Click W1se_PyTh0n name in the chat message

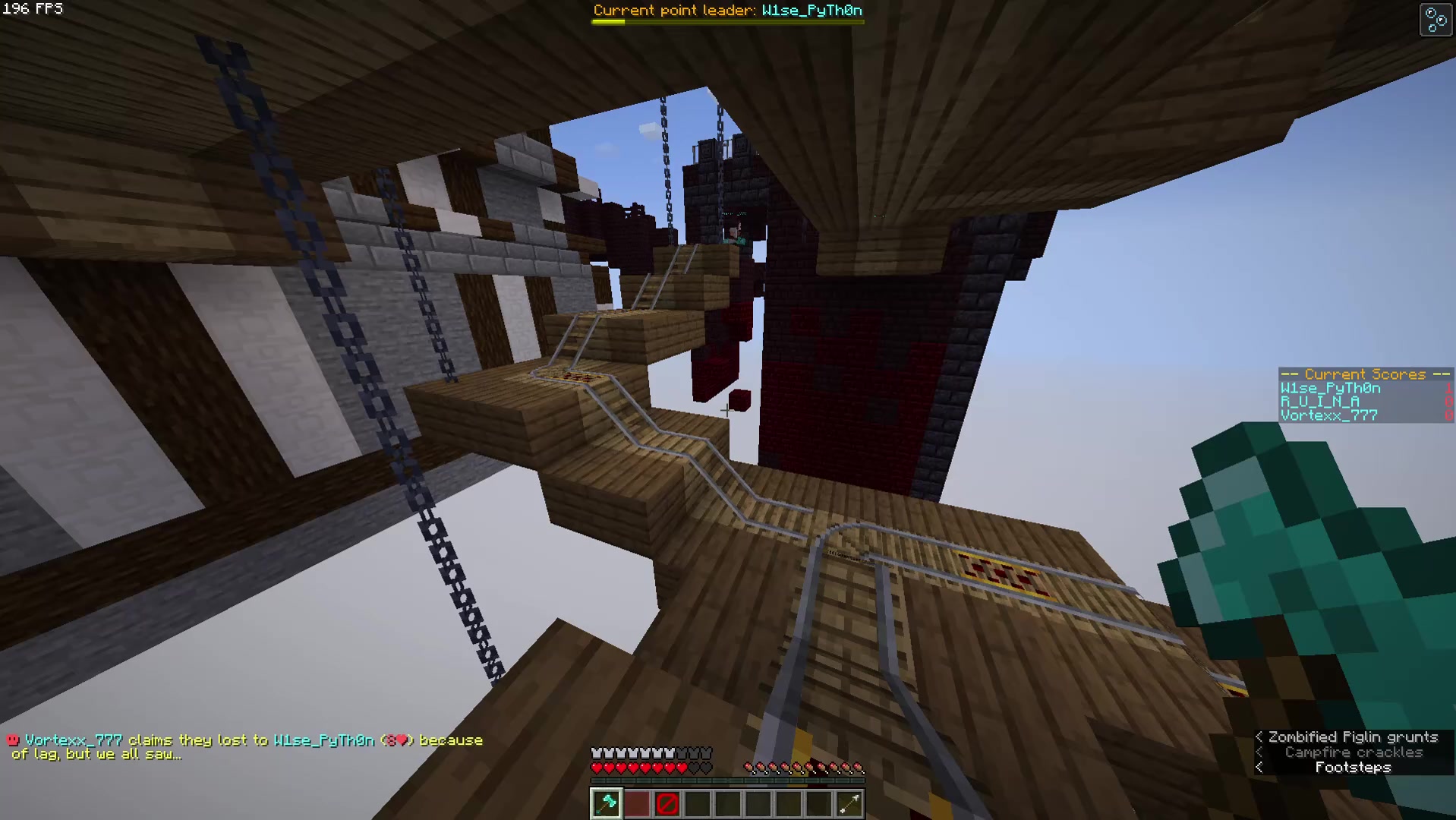click(324, 739)
